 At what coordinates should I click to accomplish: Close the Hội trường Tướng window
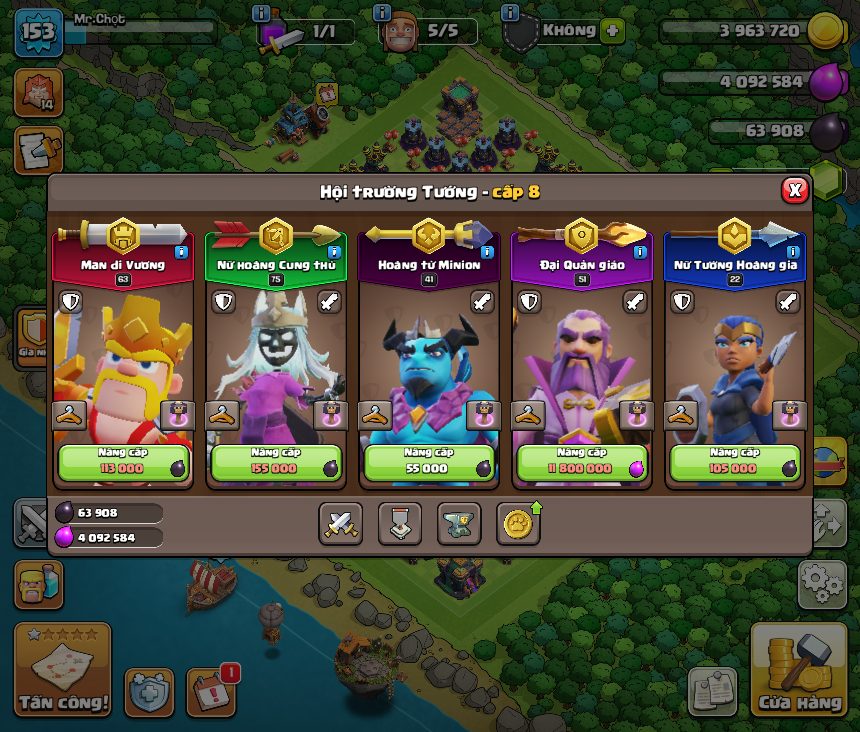pos(794,190)
